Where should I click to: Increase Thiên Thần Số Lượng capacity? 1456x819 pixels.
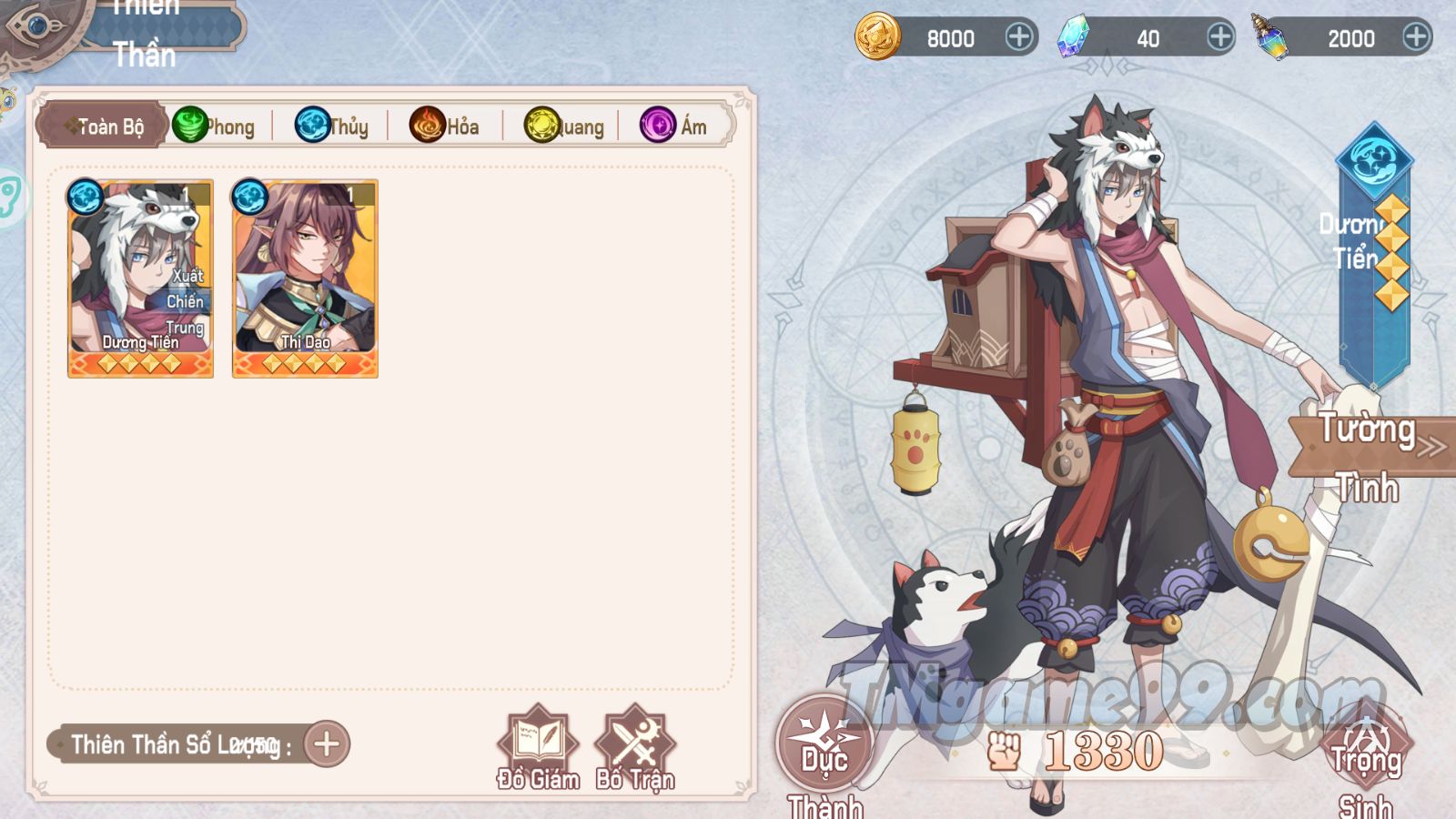click(327, 744)
